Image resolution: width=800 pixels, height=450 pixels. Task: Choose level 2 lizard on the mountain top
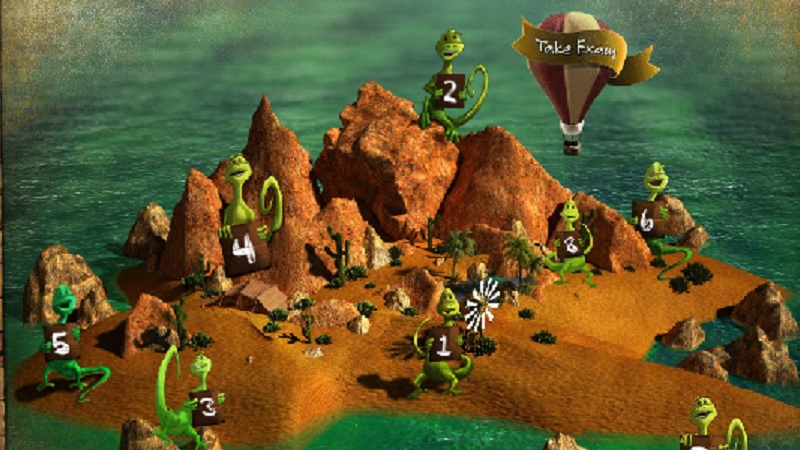click(x=449, y=93)
